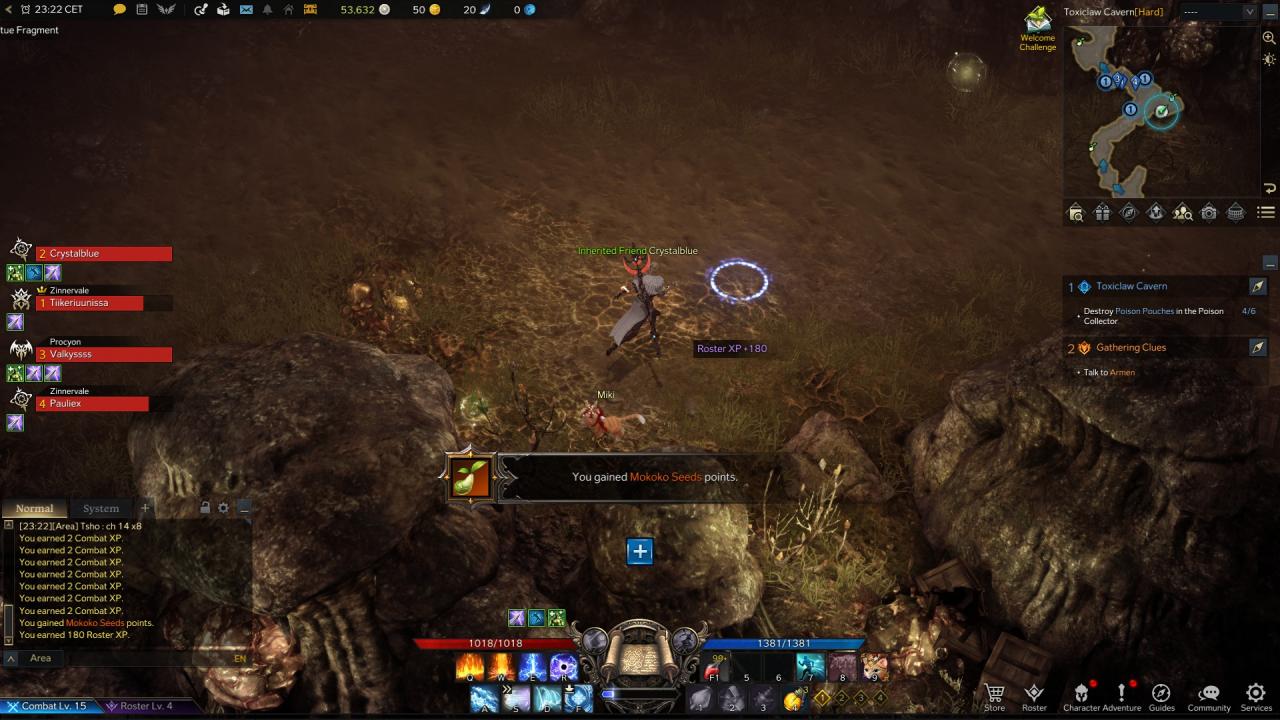The image size is (1280, 720).
Task: Select the Gathering Clues quest entry
Action: (1130, 348)
